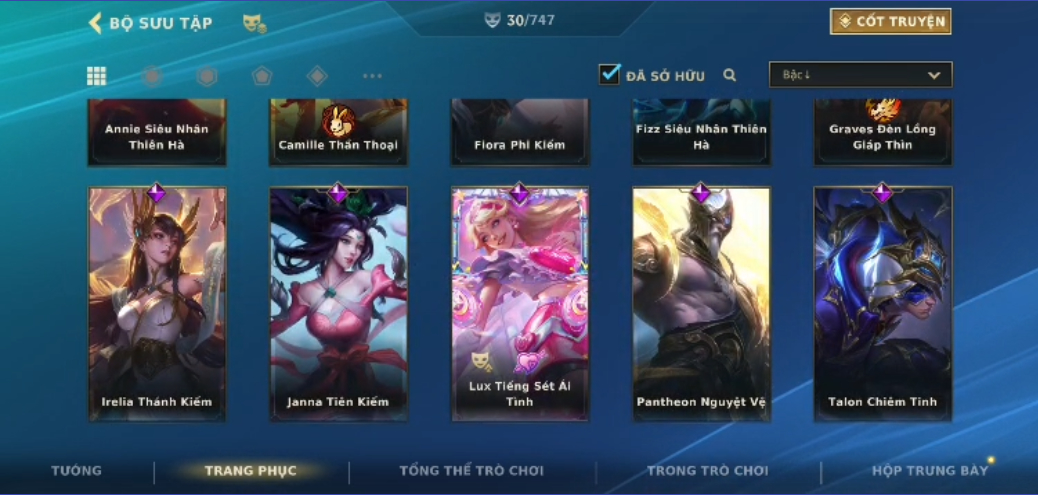Select the Irelia Thánh Kiếm skin card
The image size is (1038, 495).
(157, 304)
